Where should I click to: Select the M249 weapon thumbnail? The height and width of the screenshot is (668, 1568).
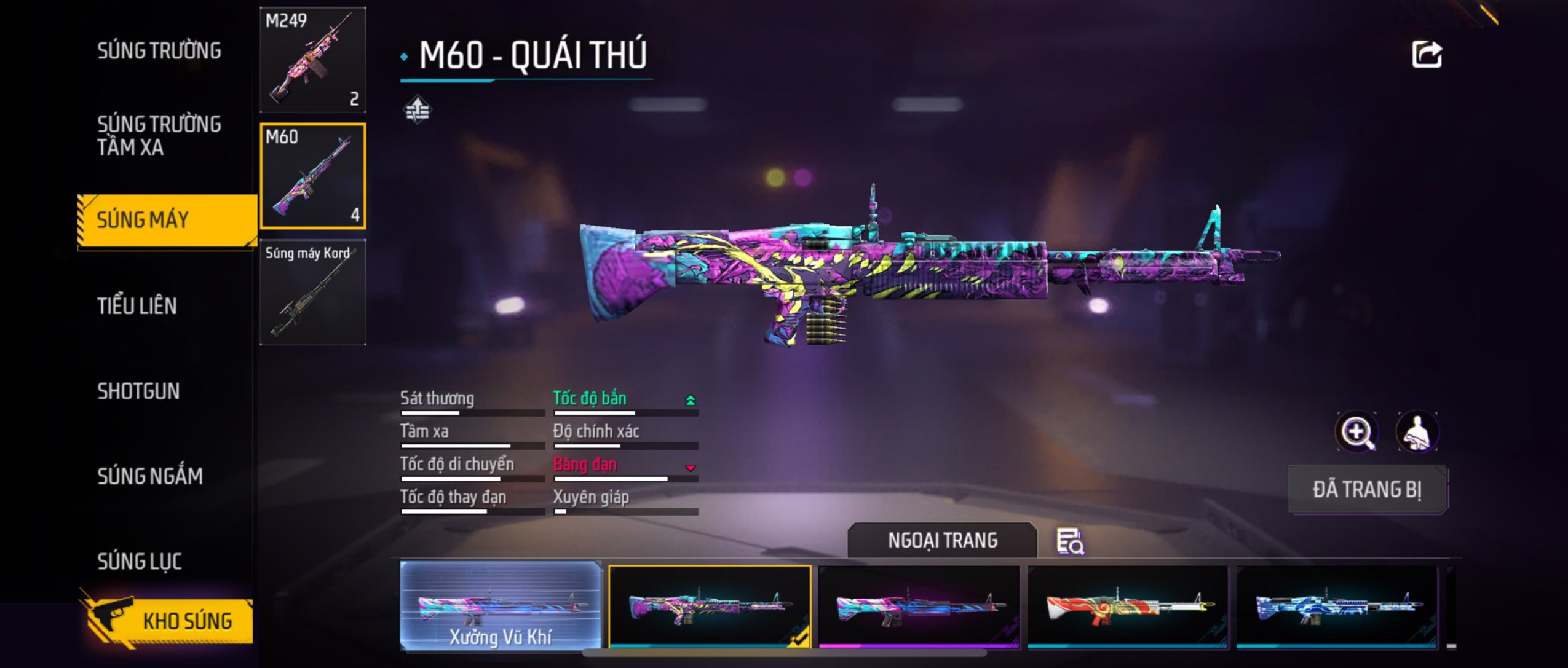point(313,60)
